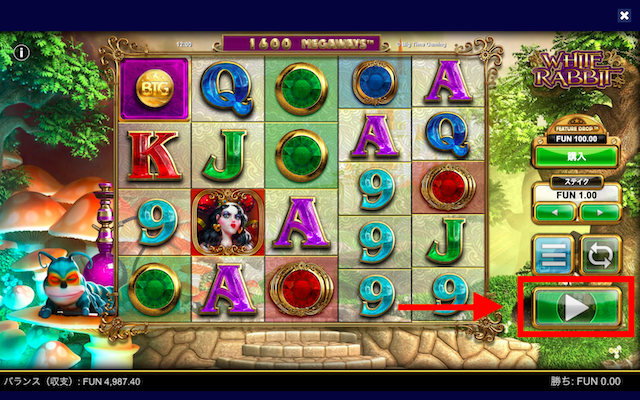Decrease the stake with the left arrow

552,212
